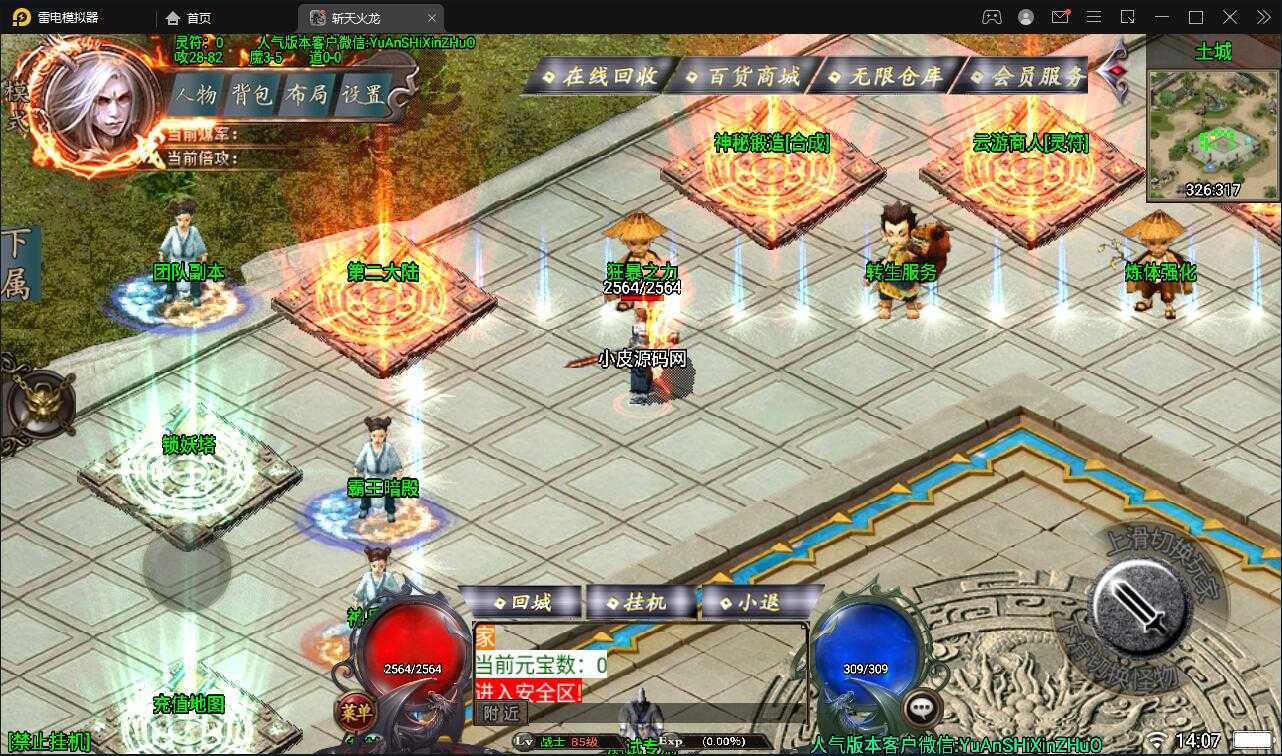Viewport: 1282px width, 756px height.
Task: Tap the sword attack button
Action: pyautogui.click(x=1141, y=606)
